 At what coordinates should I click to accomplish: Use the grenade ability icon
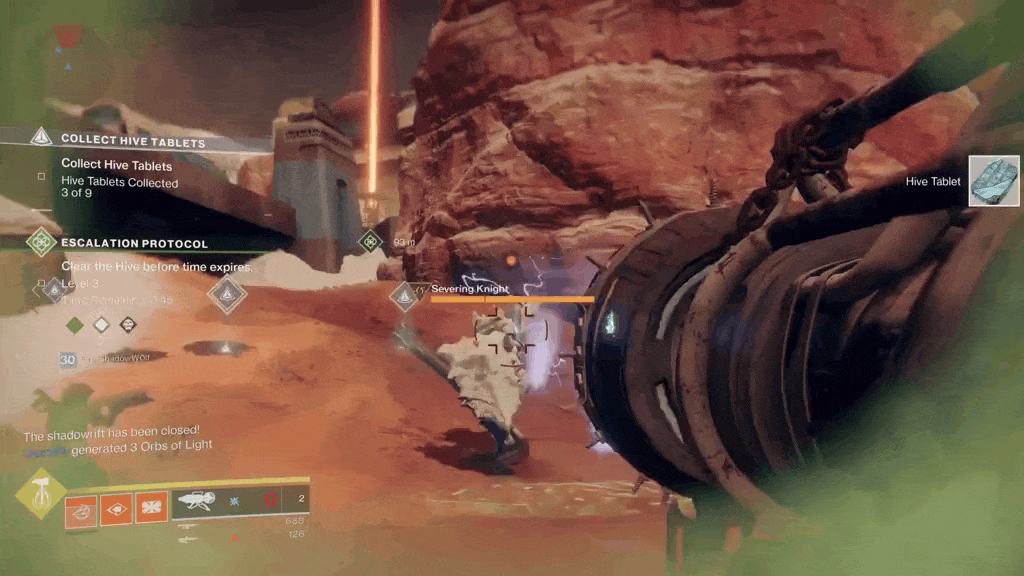click(x=82, y=509)
